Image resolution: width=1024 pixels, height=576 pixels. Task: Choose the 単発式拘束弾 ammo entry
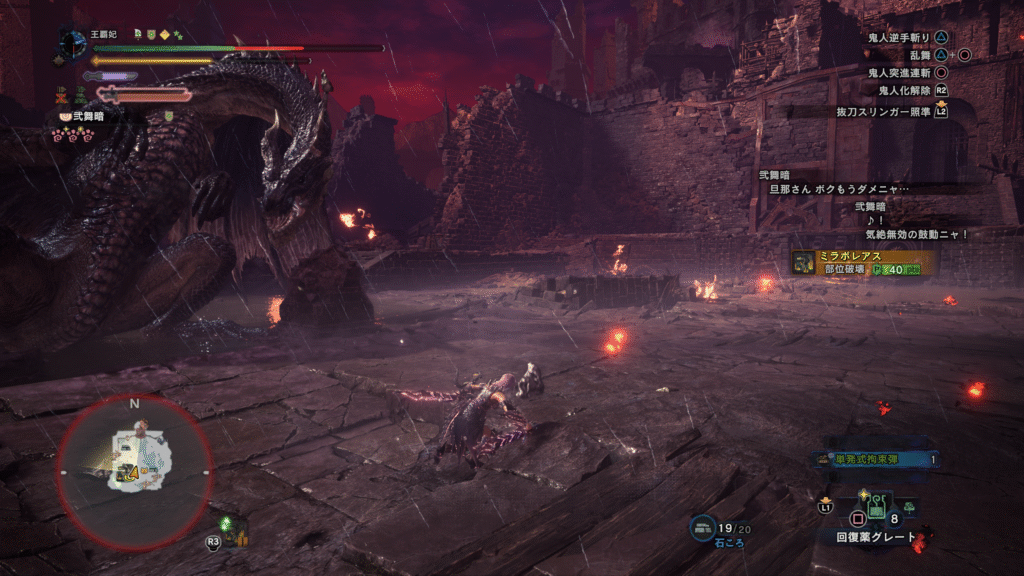tap(877, 459)
